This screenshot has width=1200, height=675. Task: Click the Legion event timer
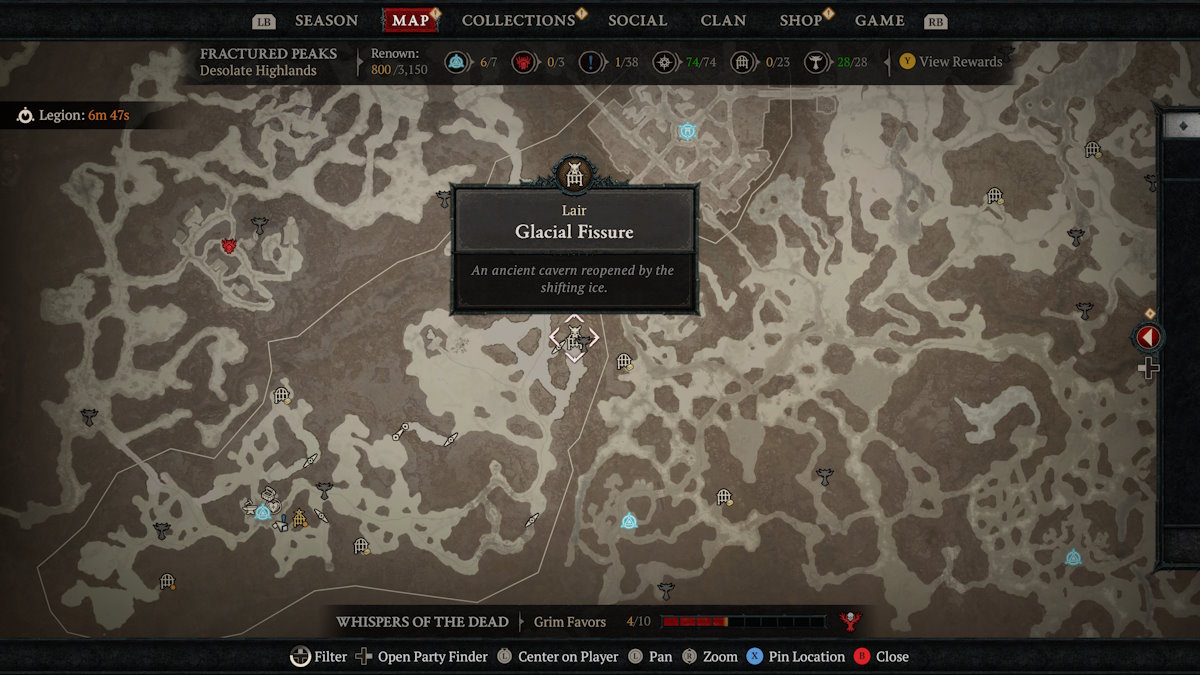pyautogui.click(x=74, y=116)
